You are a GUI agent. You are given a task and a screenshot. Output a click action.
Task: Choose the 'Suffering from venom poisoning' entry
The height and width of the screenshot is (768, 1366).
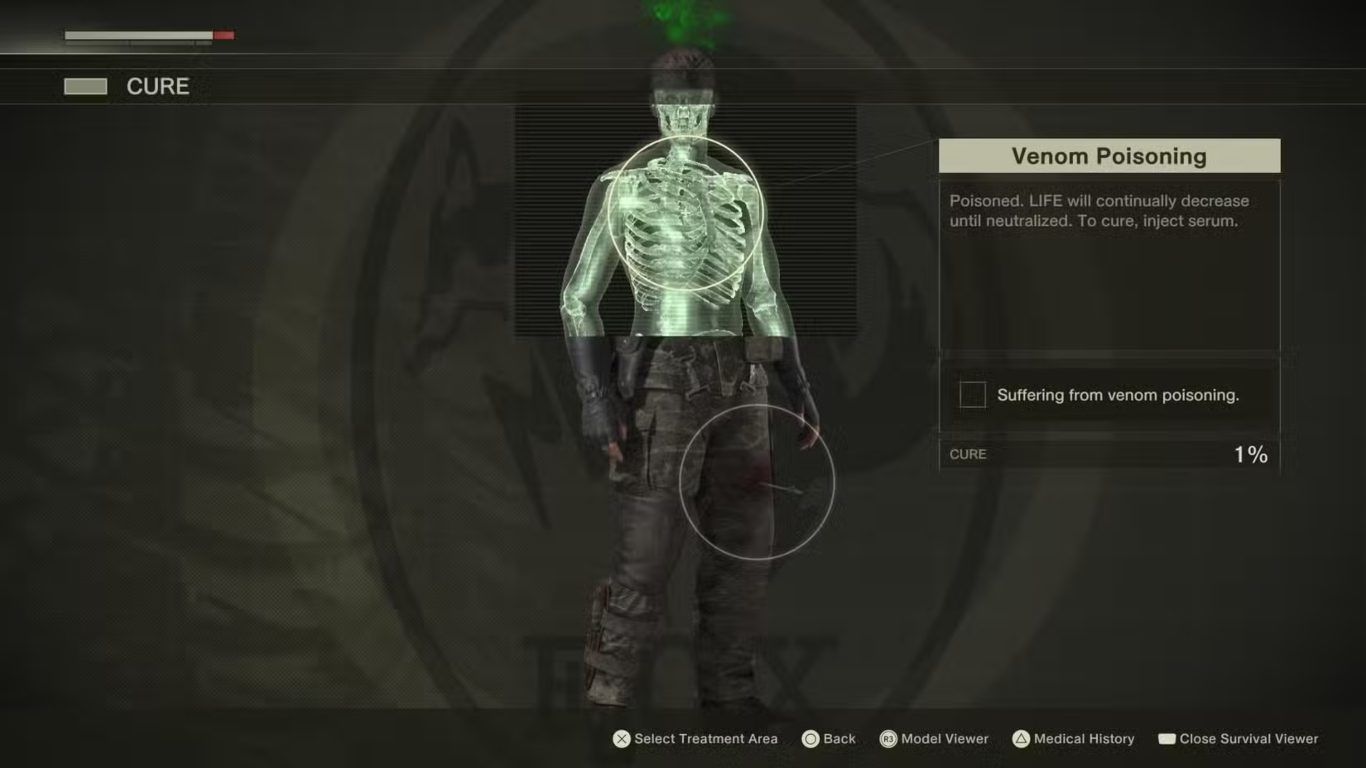(x=1108, y=395)
